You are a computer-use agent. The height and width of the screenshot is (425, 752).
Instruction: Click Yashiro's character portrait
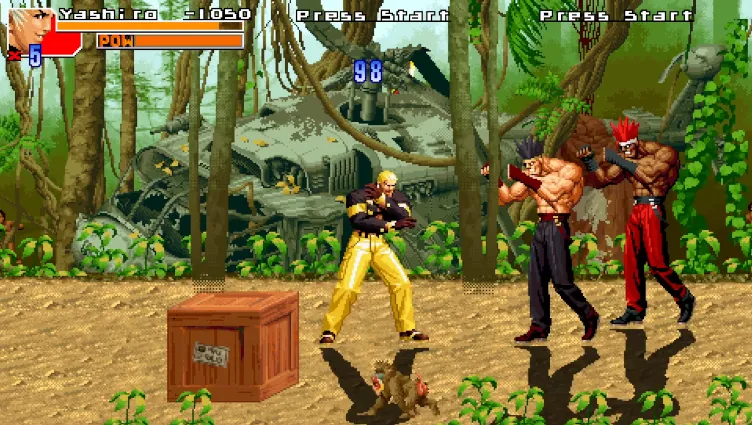[30, 28]
